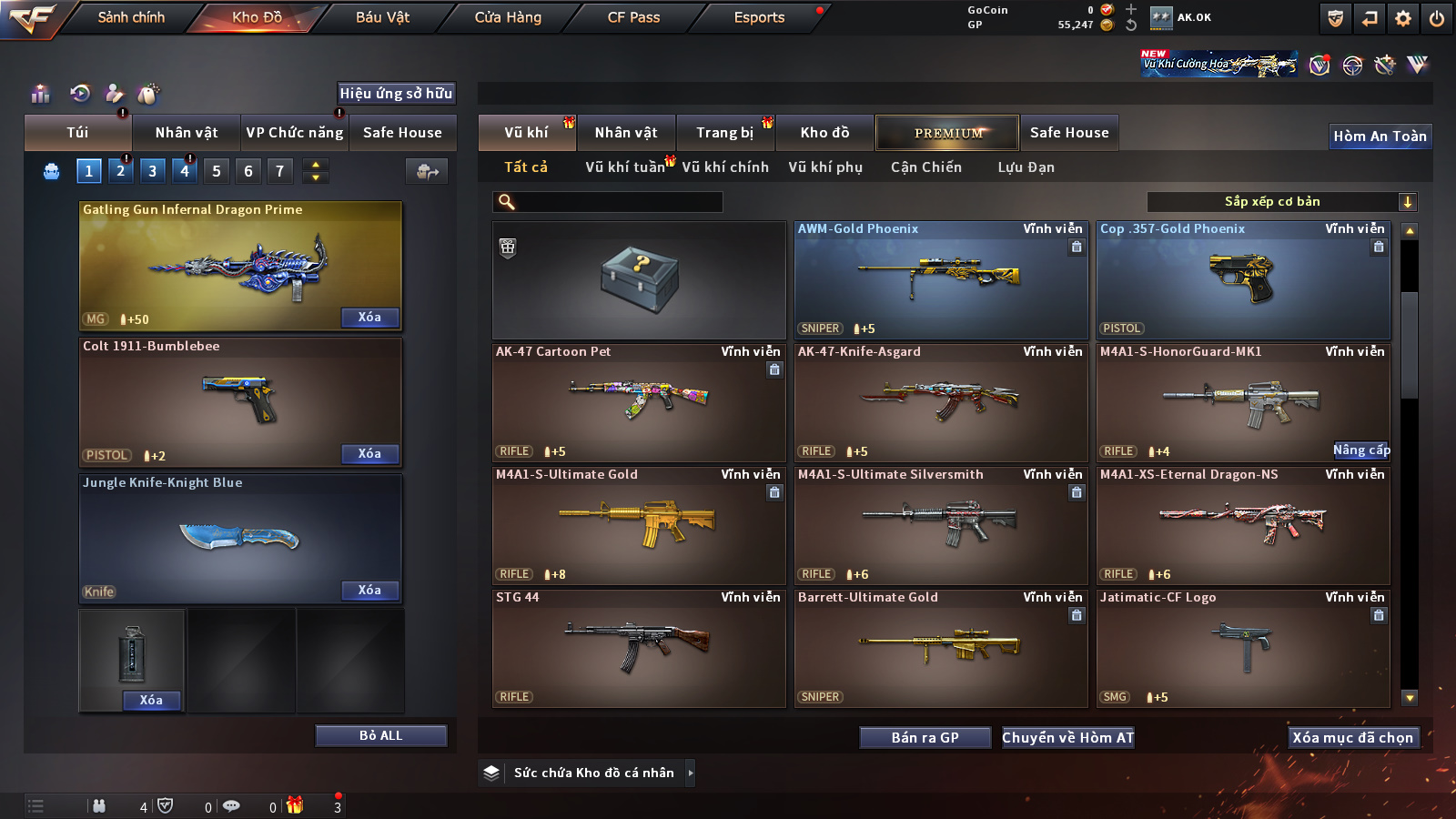
Task: Remove the Gatling Gun Infernal Dragon Prime
Action: [369, 317]
